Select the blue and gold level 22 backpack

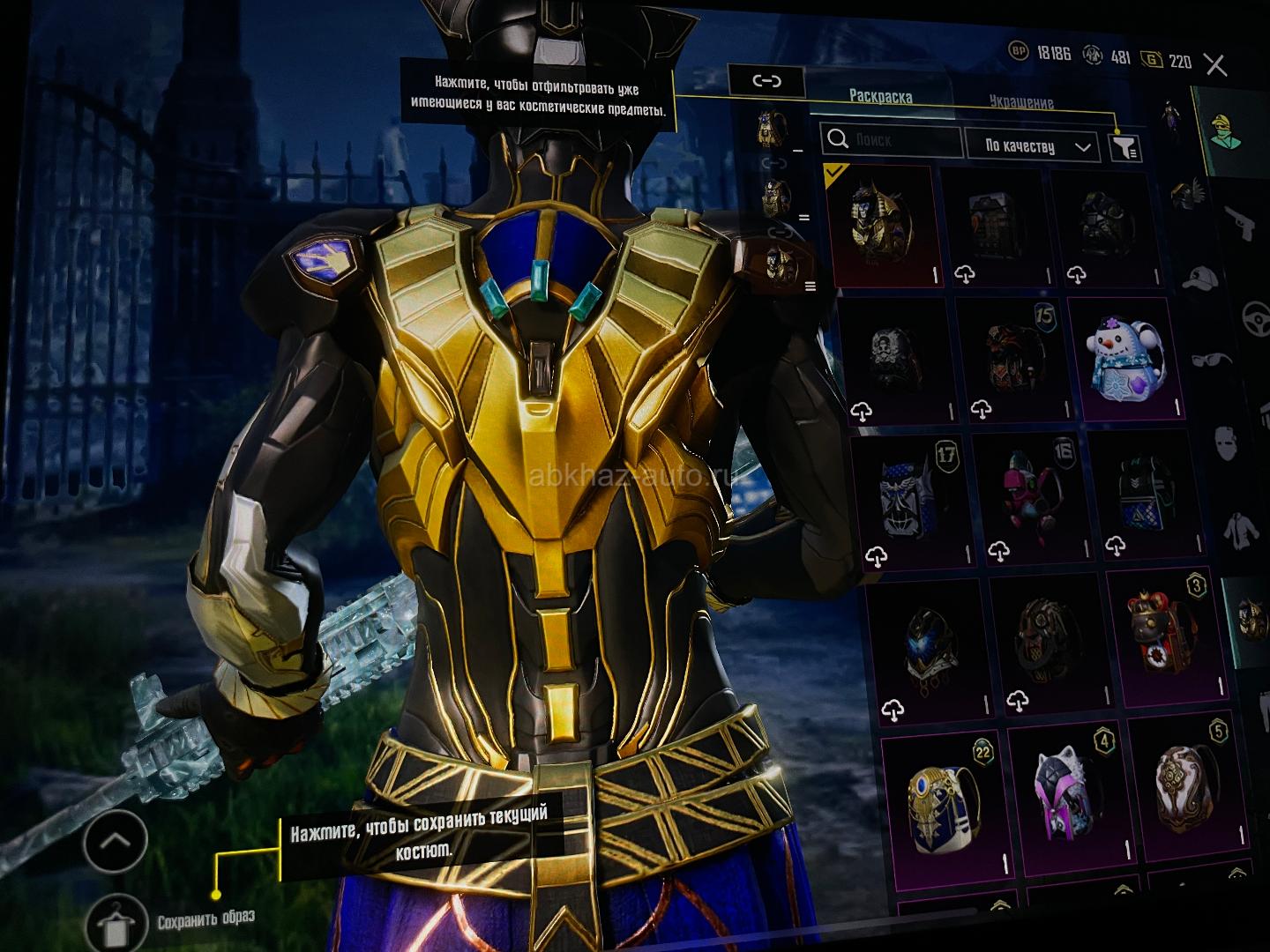pyautogui.click(x=942, y=800)
